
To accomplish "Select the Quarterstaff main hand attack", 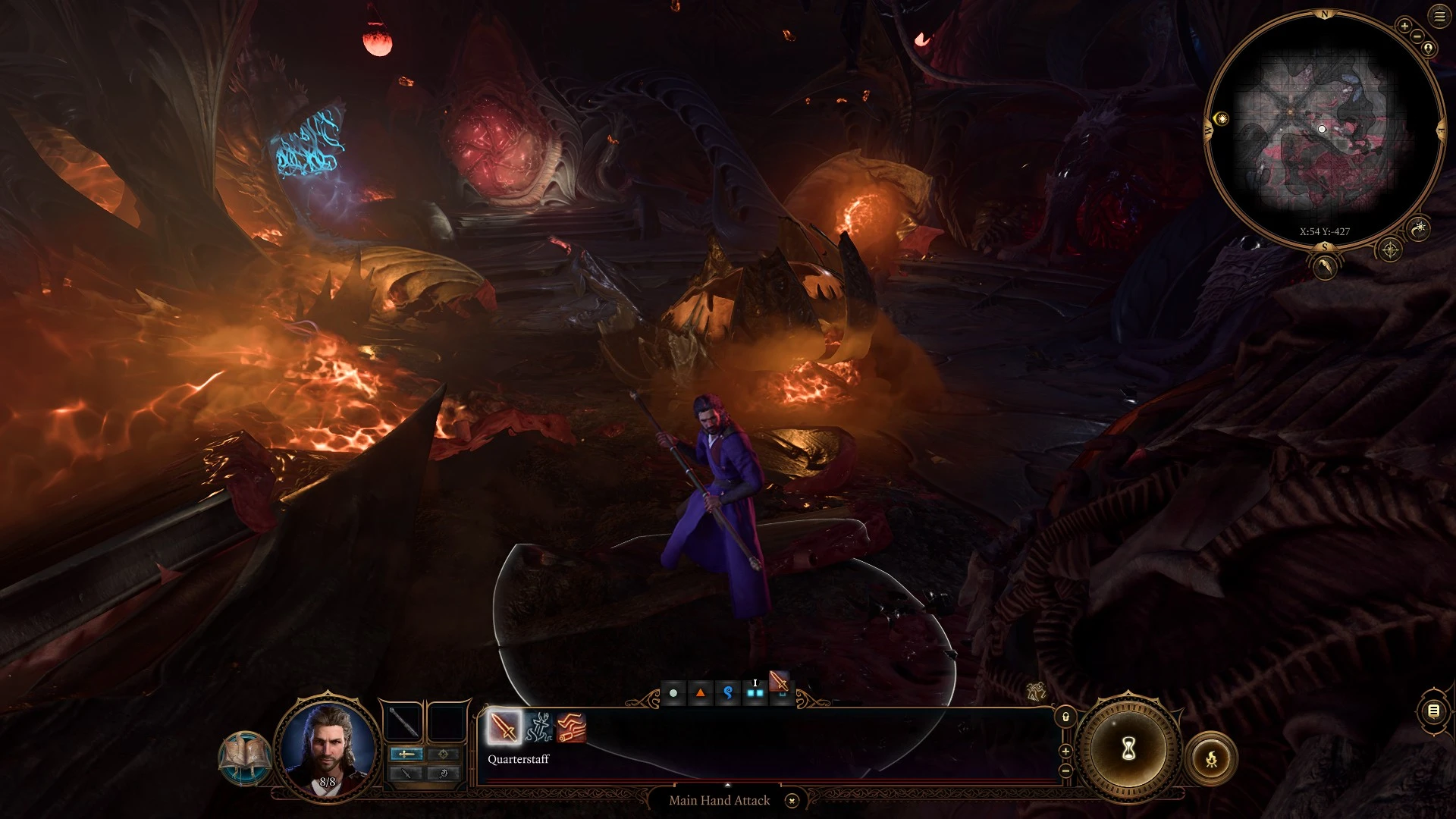I will [x=504, y=727].
